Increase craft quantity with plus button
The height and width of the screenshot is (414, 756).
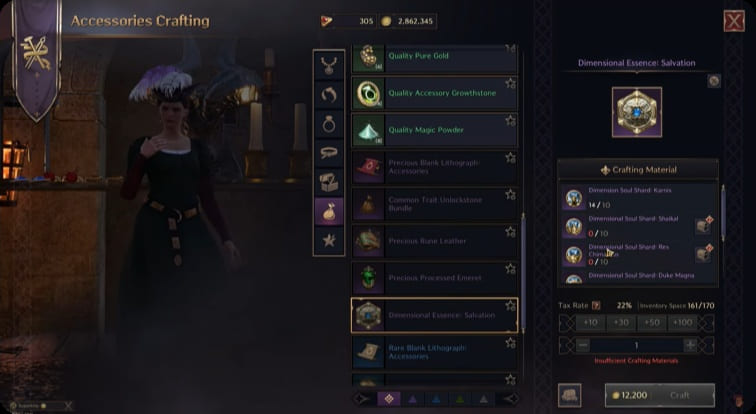pos(689,344)
